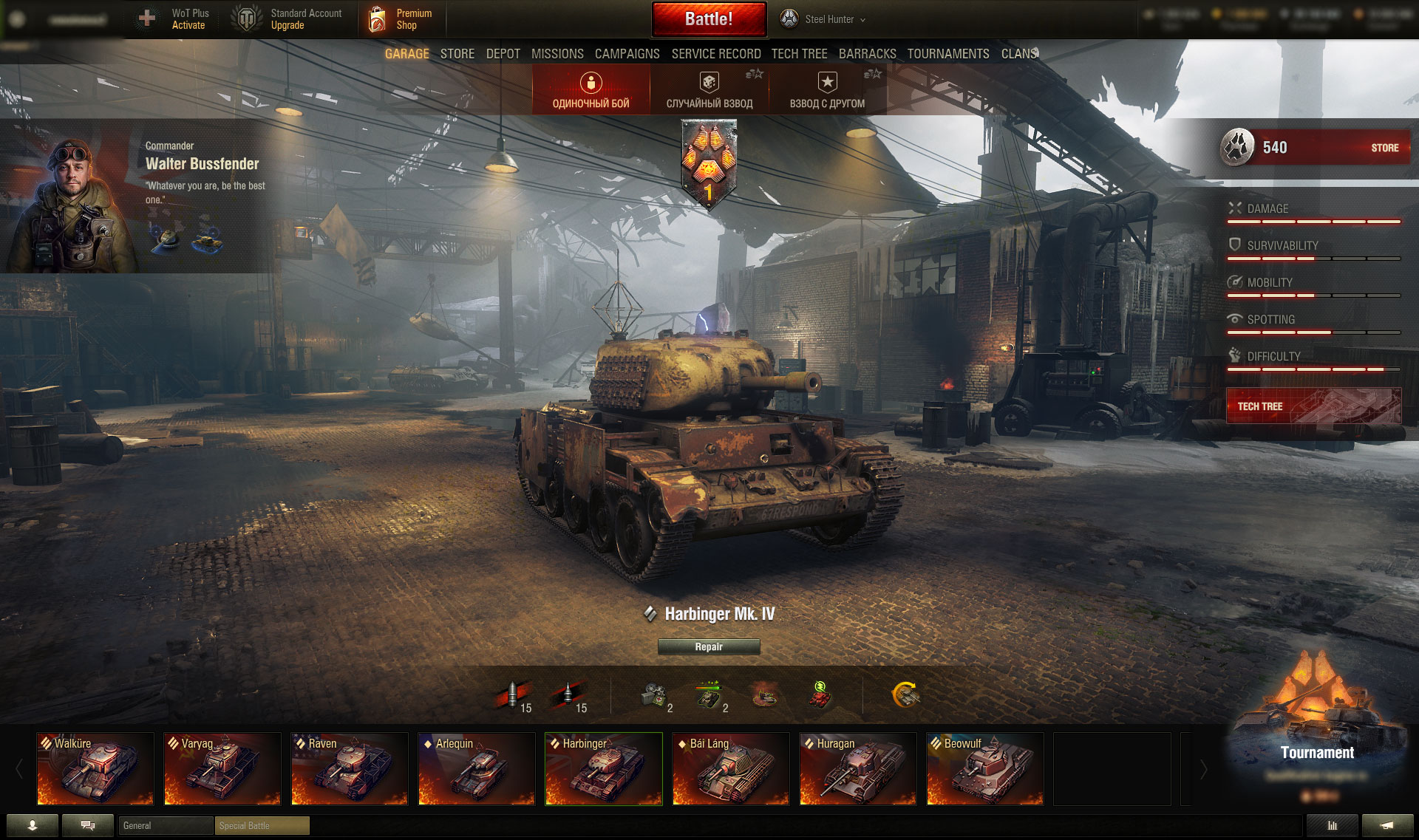Image resolution: width=1419 pixels, height=840 pixels.
Task: Pick the ВЗВОД С ДРУГОМ platoon mode
Action: [x=827, y=89]
